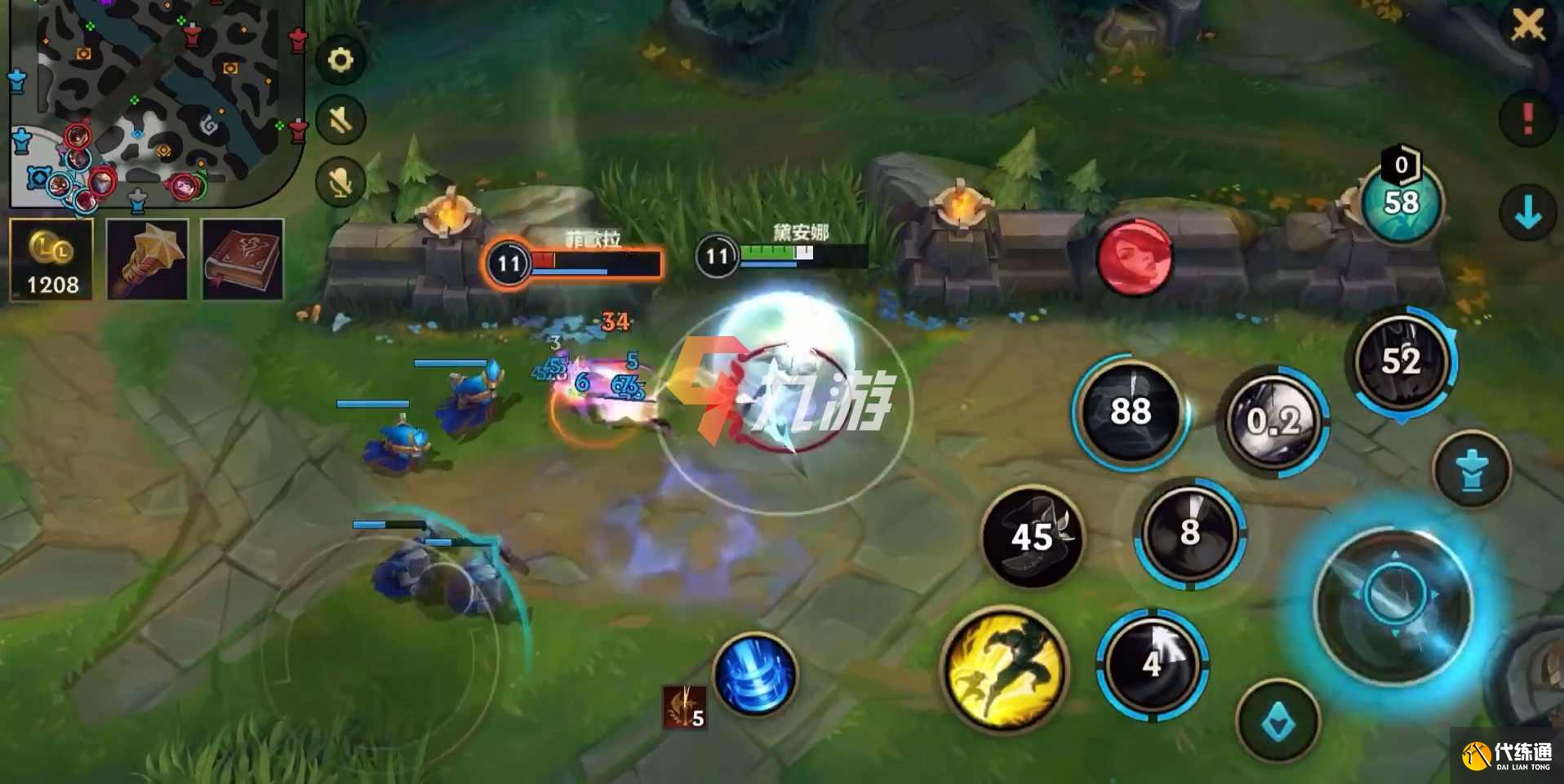Viewport: 1564px width, 784px height.
Task: Mute the game sound via speaker icon
Action: click(x=341, y=120)
